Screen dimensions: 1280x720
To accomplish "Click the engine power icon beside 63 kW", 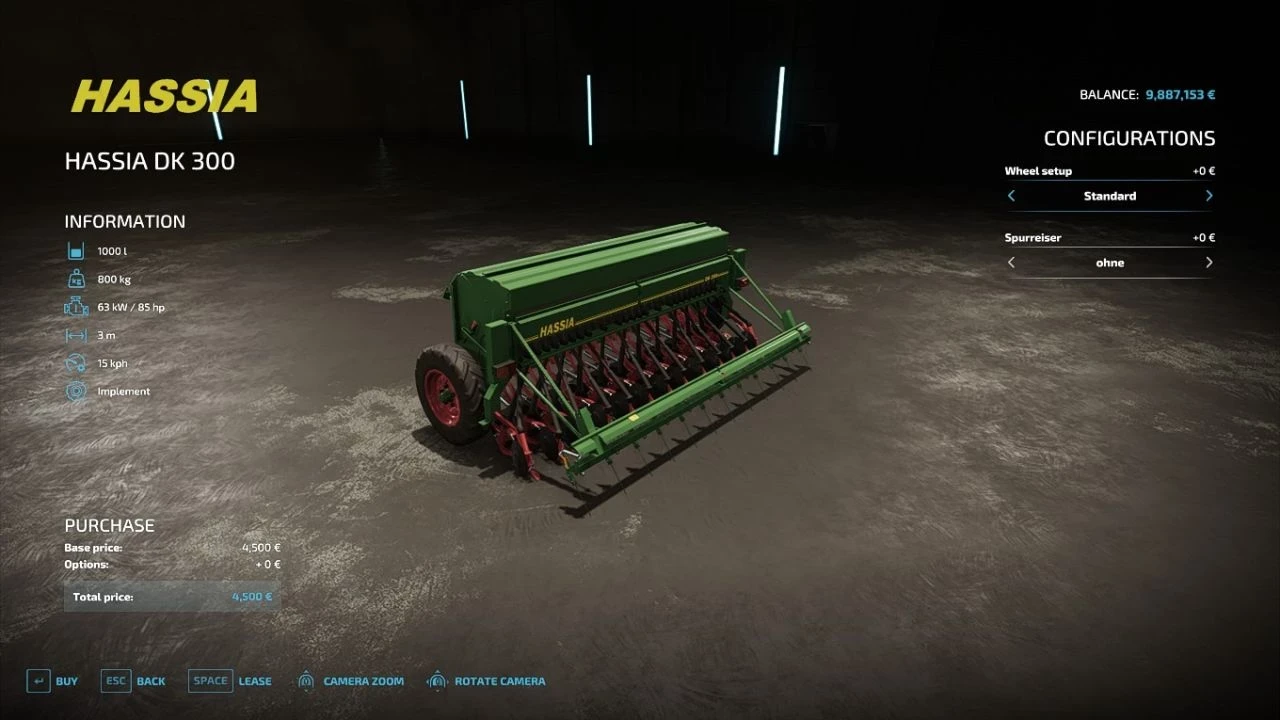I will 75,305.
